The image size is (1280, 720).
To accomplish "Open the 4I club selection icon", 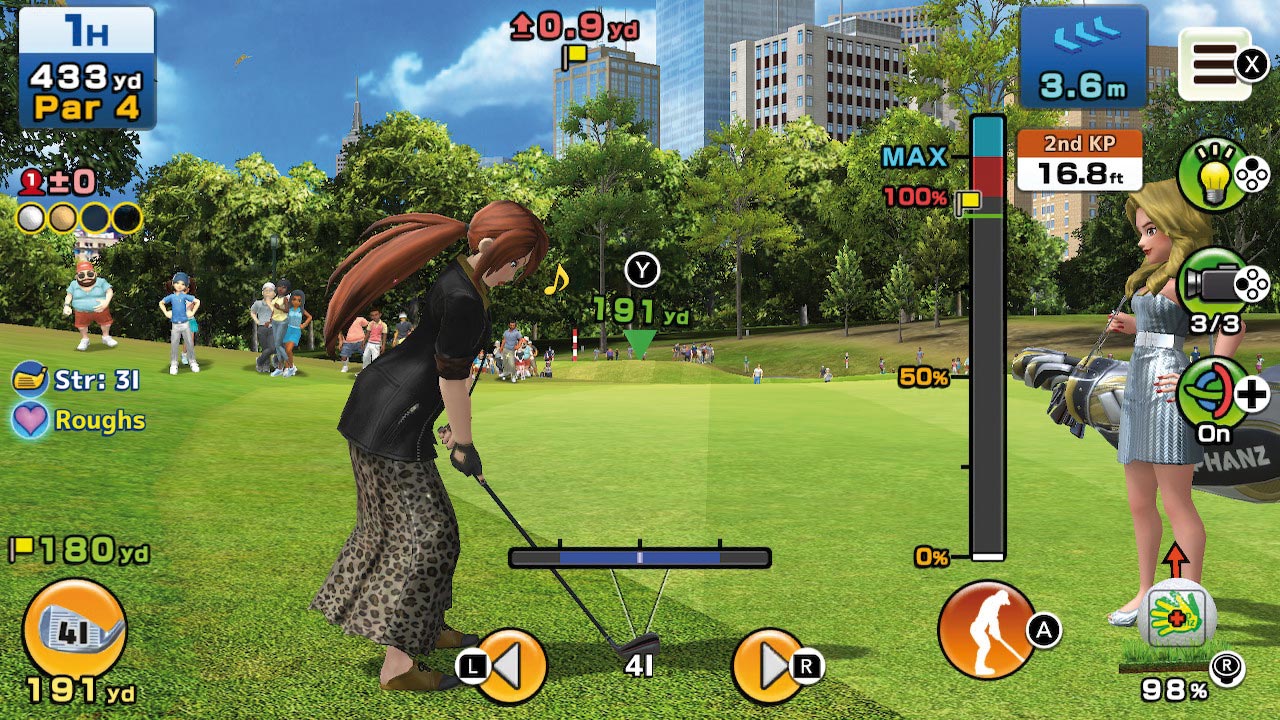I will click(74, 630).
